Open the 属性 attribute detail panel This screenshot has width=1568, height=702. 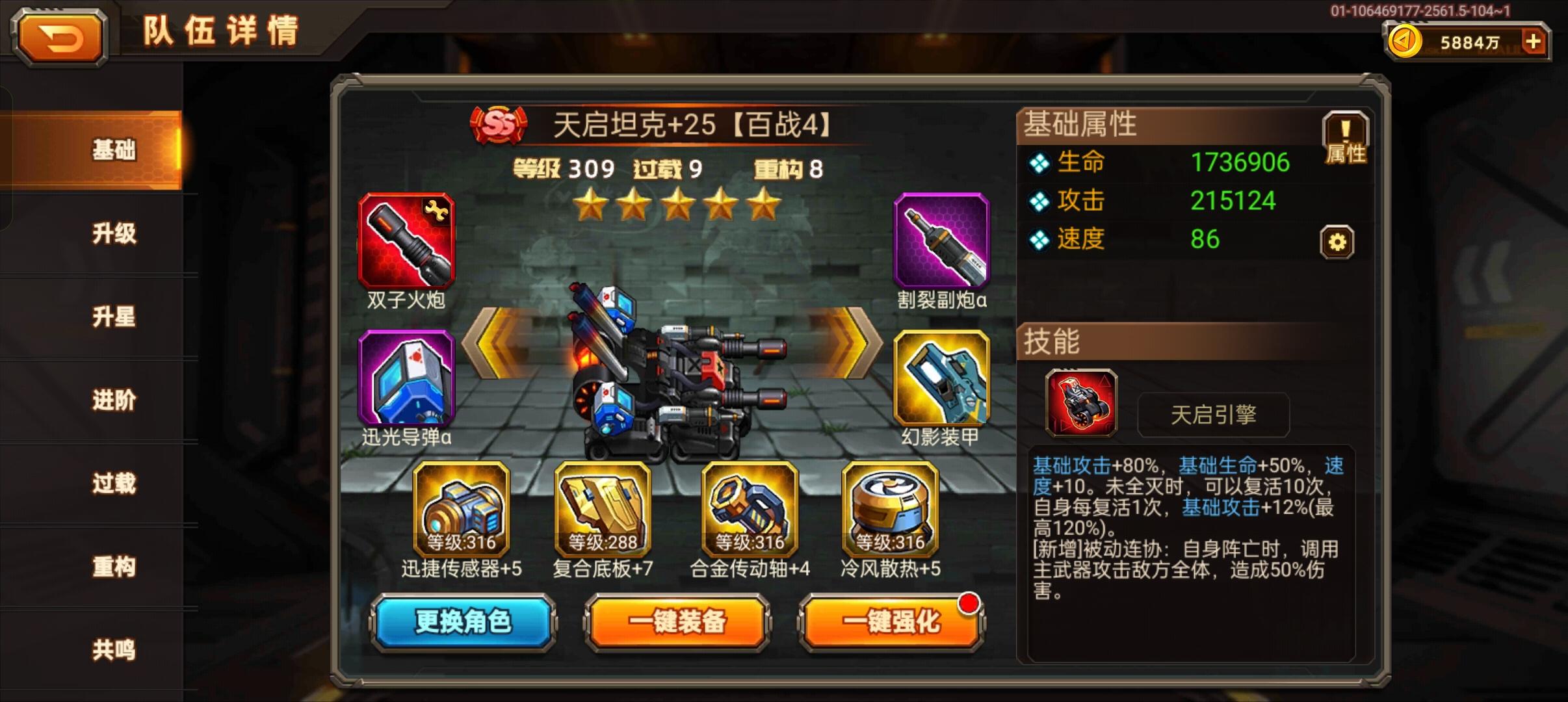pyautogui.click(x=1344, y=138)
